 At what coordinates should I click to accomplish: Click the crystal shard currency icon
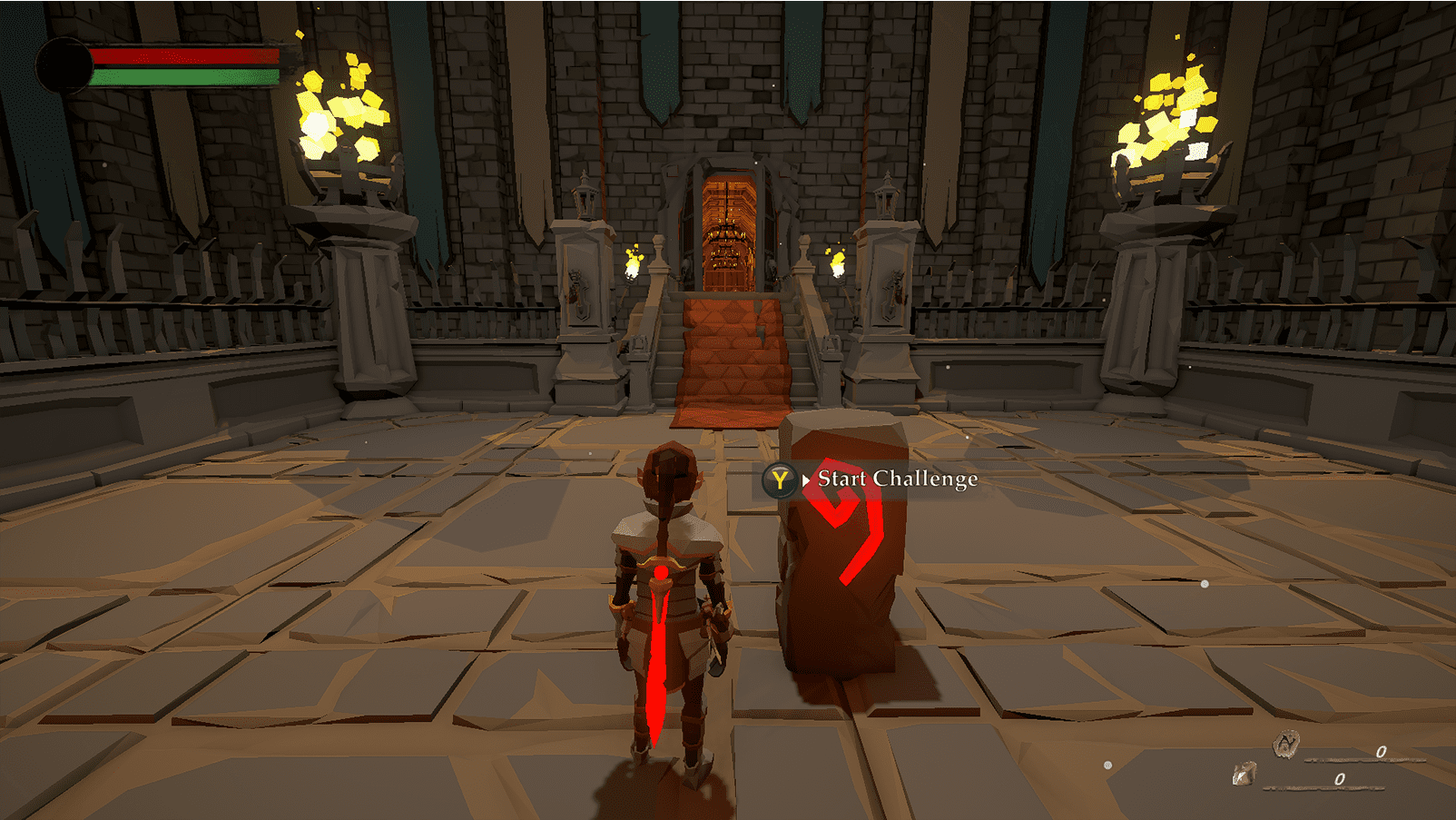(1244, 774)
